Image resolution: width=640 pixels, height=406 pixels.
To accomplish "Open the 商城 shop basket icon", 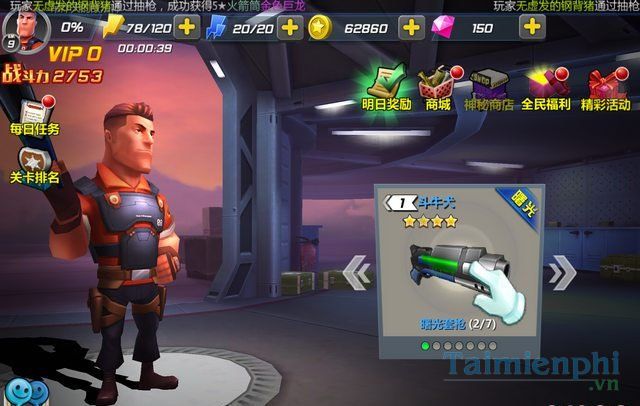I will 436,84.
